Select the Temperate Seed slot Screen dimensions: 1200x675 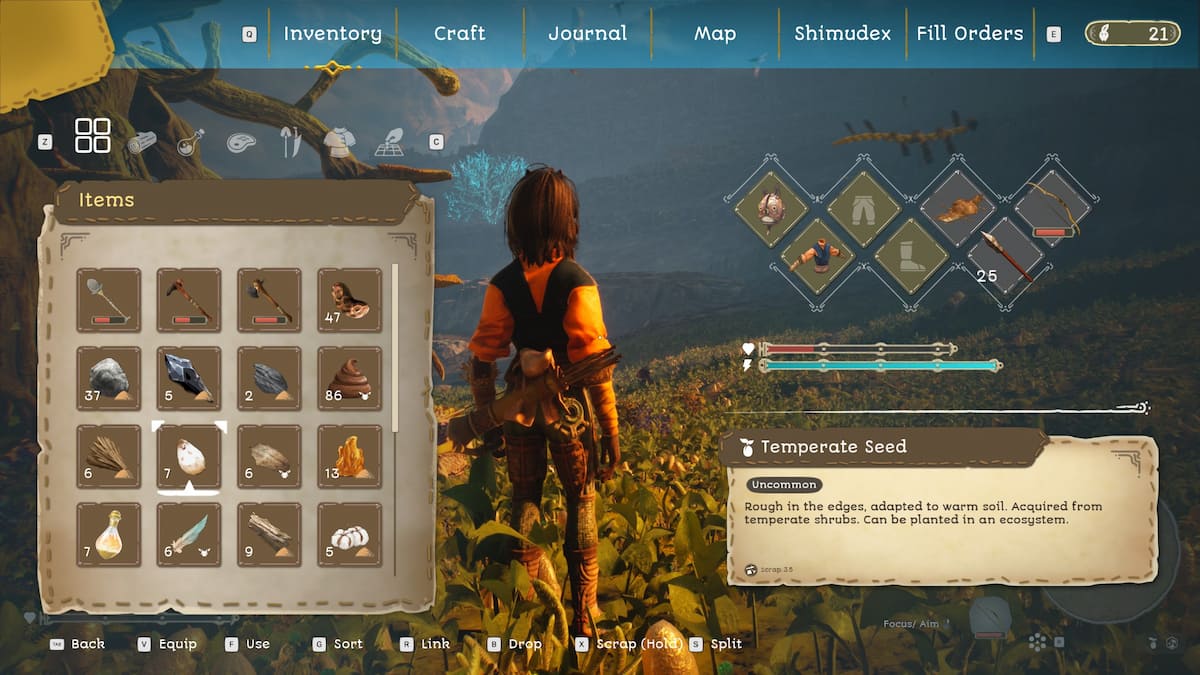tap(189, 457)
